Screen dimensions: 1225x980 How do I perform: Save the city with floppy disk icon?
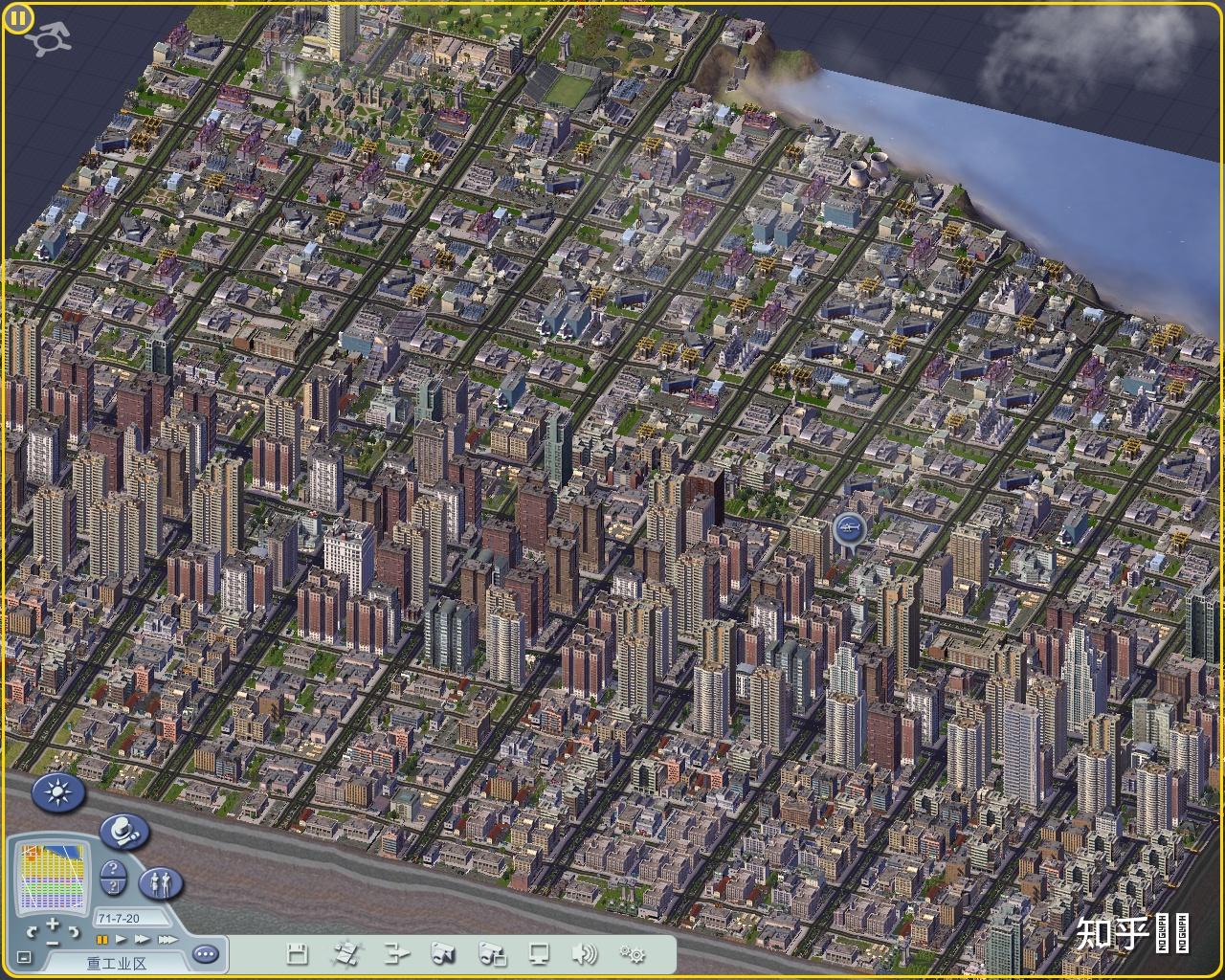click(x=297, y=954)
